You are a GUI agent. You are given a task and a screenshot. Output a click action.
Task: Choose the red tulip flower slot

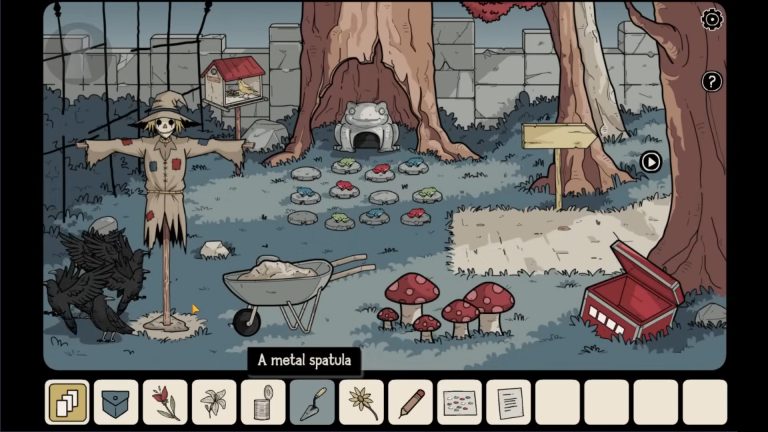(x=165, y=402)
